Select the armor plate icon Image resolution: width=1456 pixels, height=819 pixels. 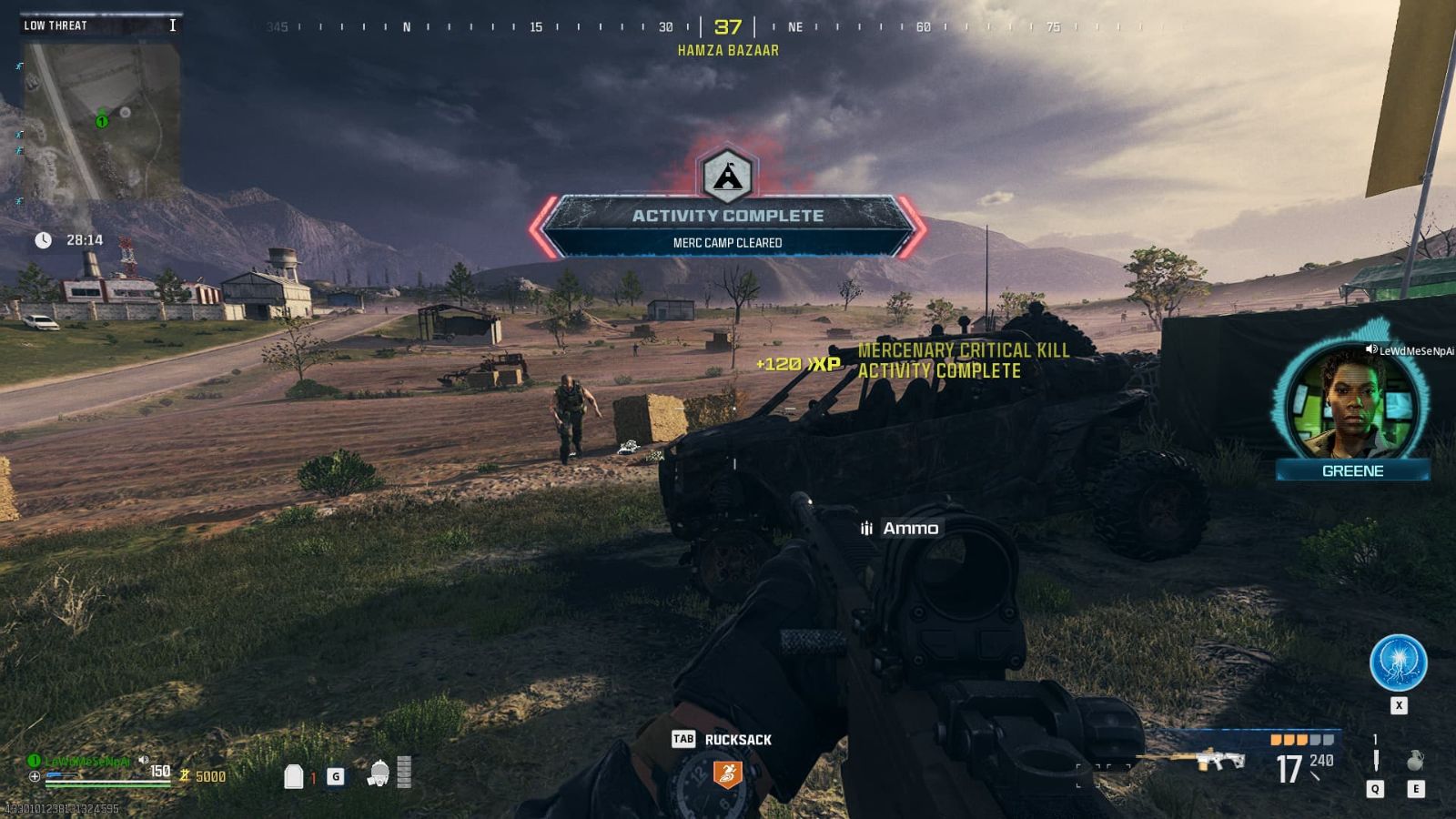pyautogui.click(x=293, y=778)
